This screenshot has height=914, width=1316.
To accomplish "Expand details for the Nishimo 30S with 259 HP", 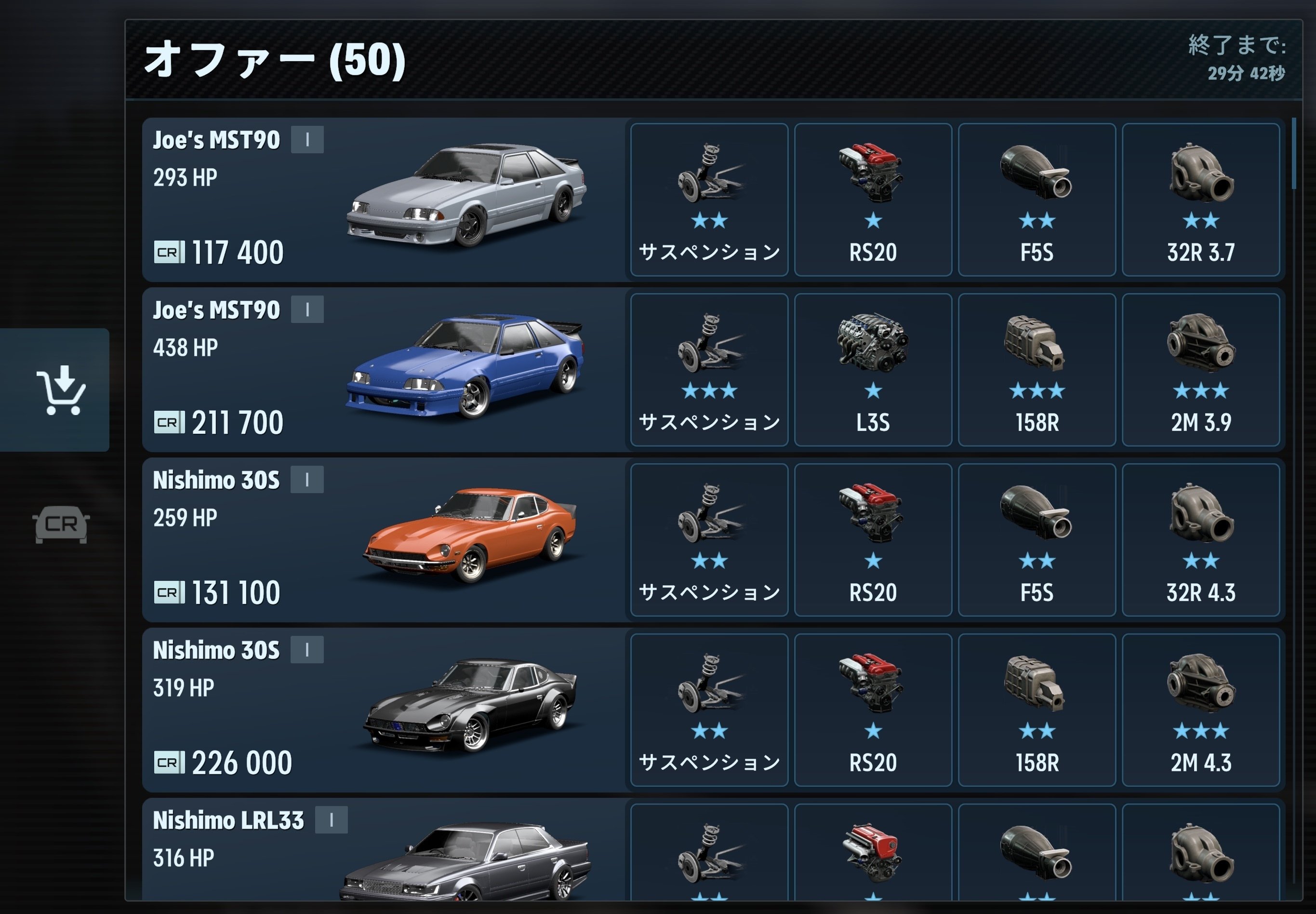I will (x=308, y=480).
